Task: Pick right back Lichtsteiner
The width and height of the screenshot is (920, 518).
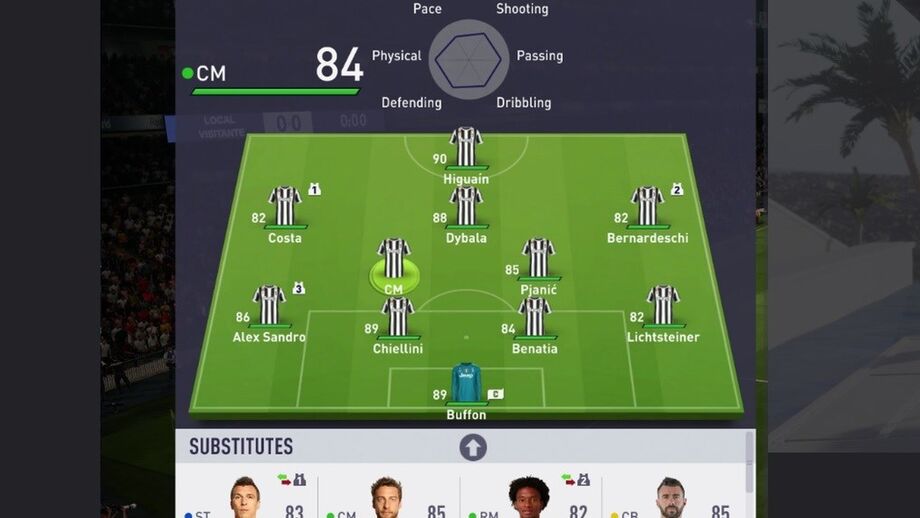Action: [x=662, y=306]
